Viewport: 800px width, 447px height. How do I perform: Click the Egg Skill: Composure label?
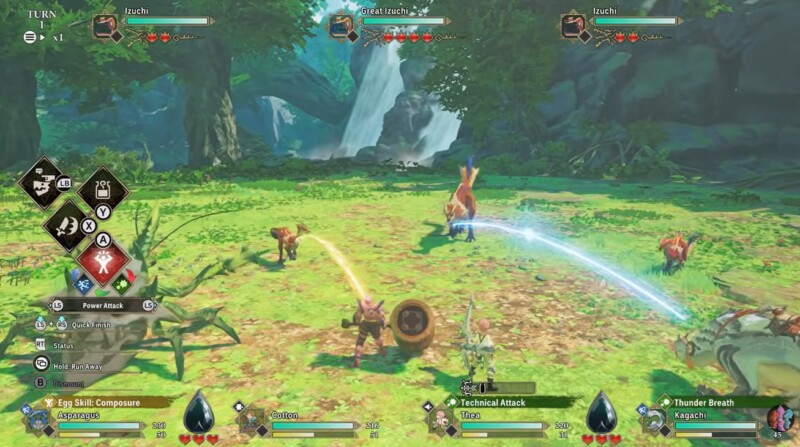(x=100, y=402)
